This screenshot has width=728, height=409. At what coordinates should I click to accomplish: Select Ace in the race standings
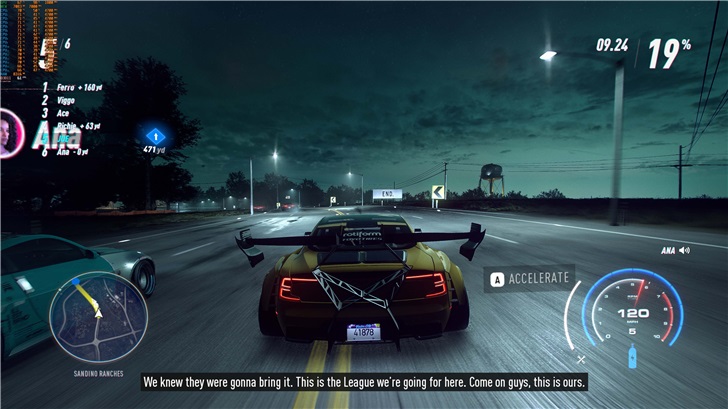click(64, 114)
